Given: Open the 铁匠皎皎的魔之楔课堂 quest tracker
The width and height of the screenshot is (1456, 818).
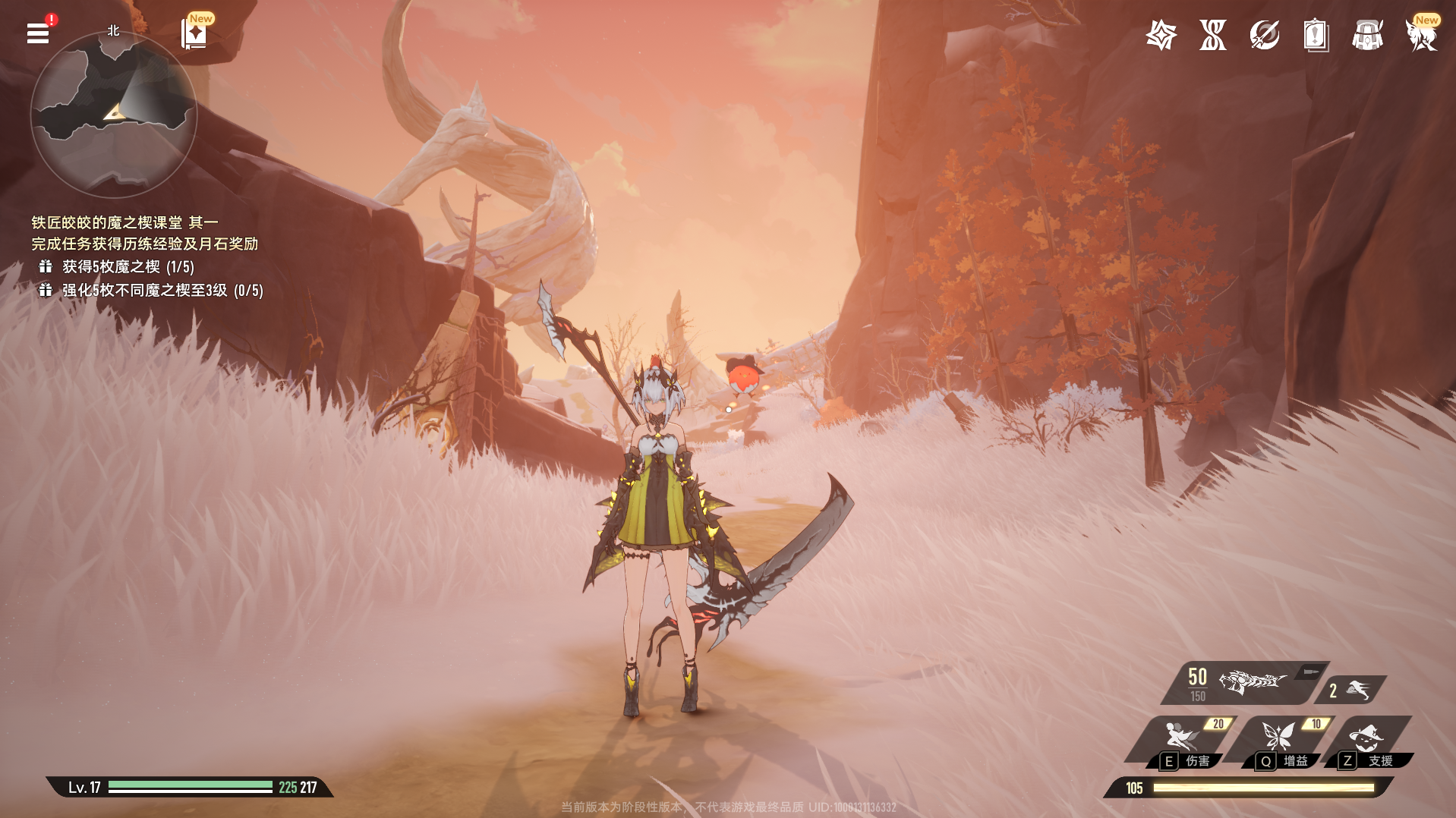Looking at the screenshot, I should pos(124,222).
